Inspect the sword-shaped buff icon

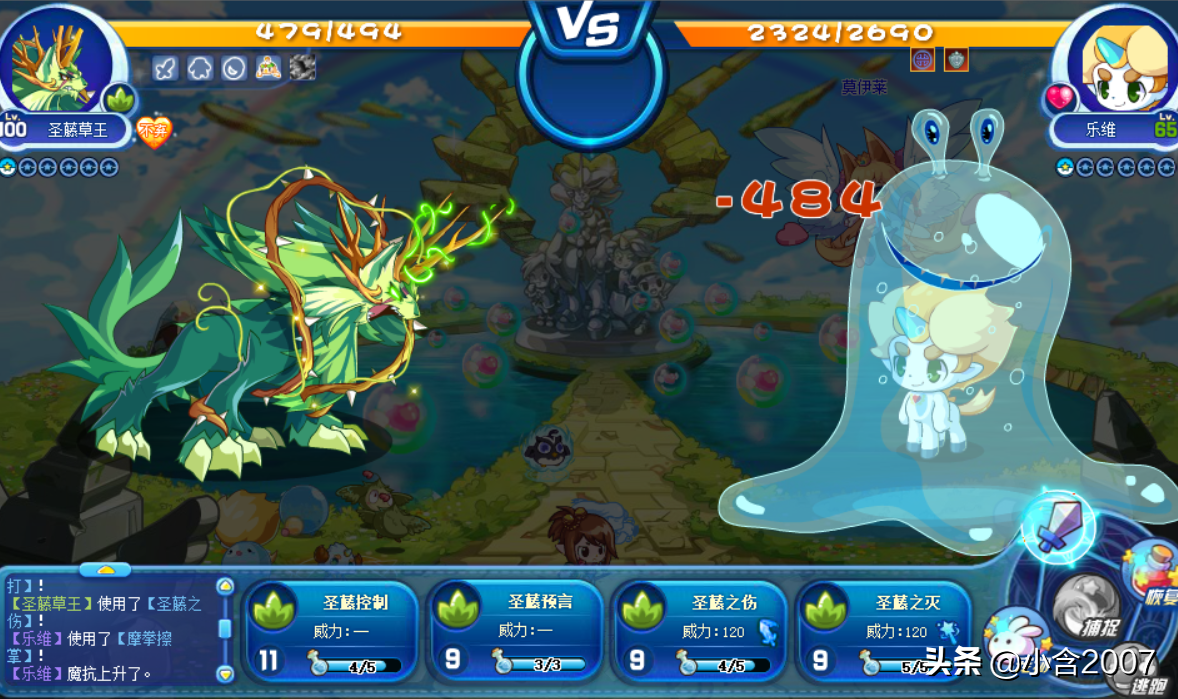coord(166,68)
